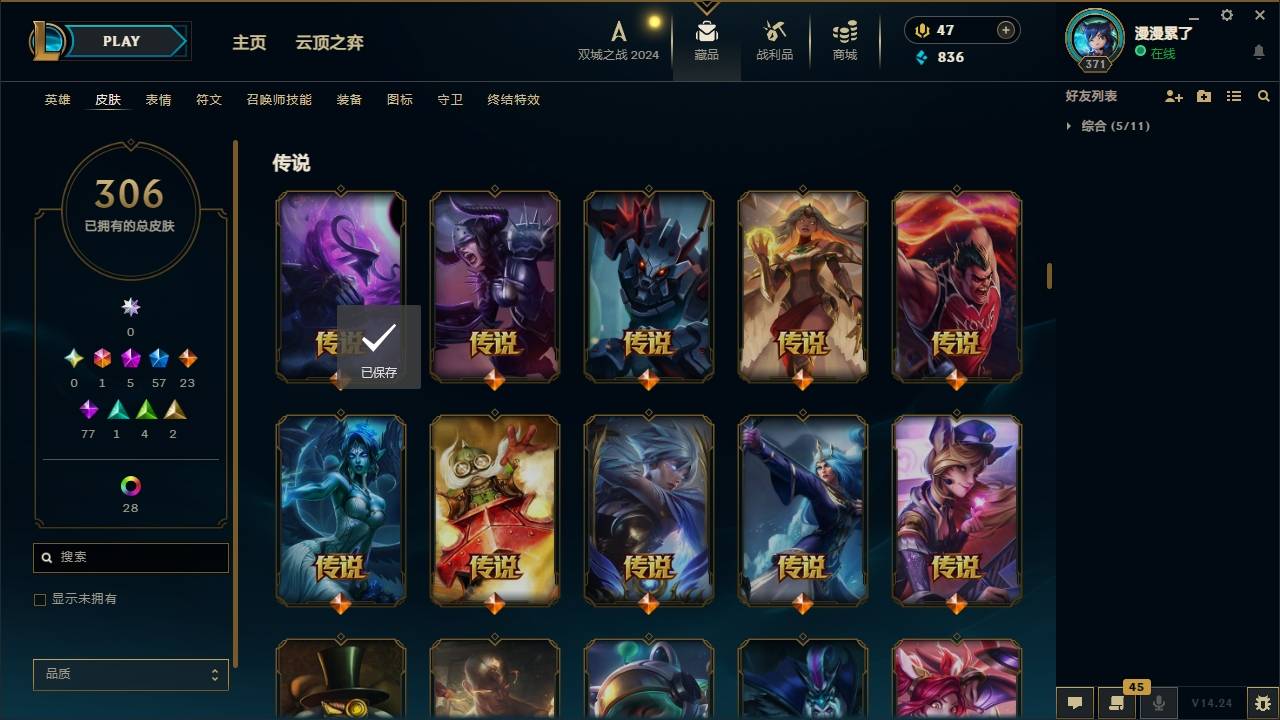
Task: Open the friend list search magnifier icon
Action: [1263, 96]
